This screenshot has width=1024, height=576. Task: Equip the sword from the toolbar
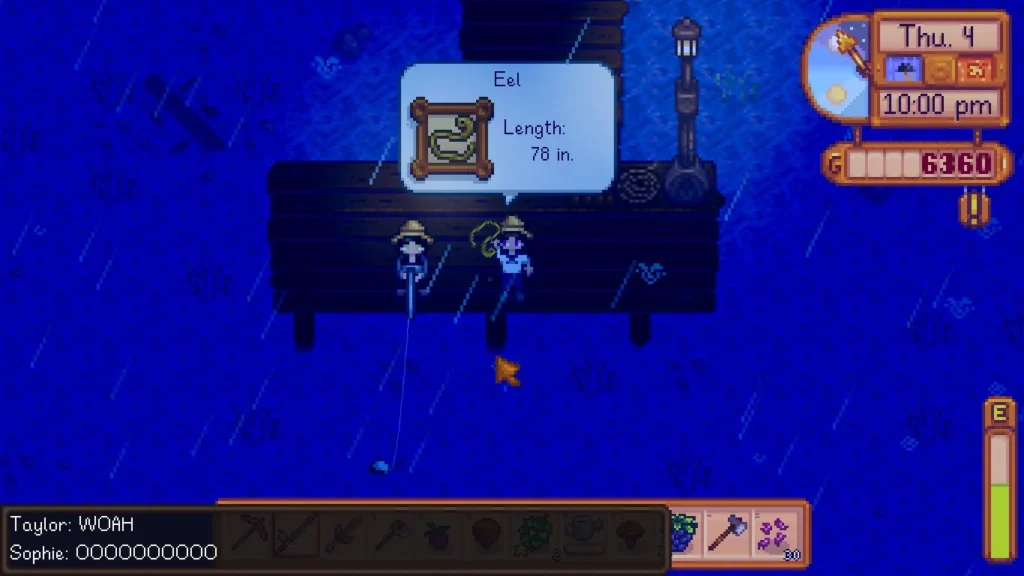tap(343, 534)
